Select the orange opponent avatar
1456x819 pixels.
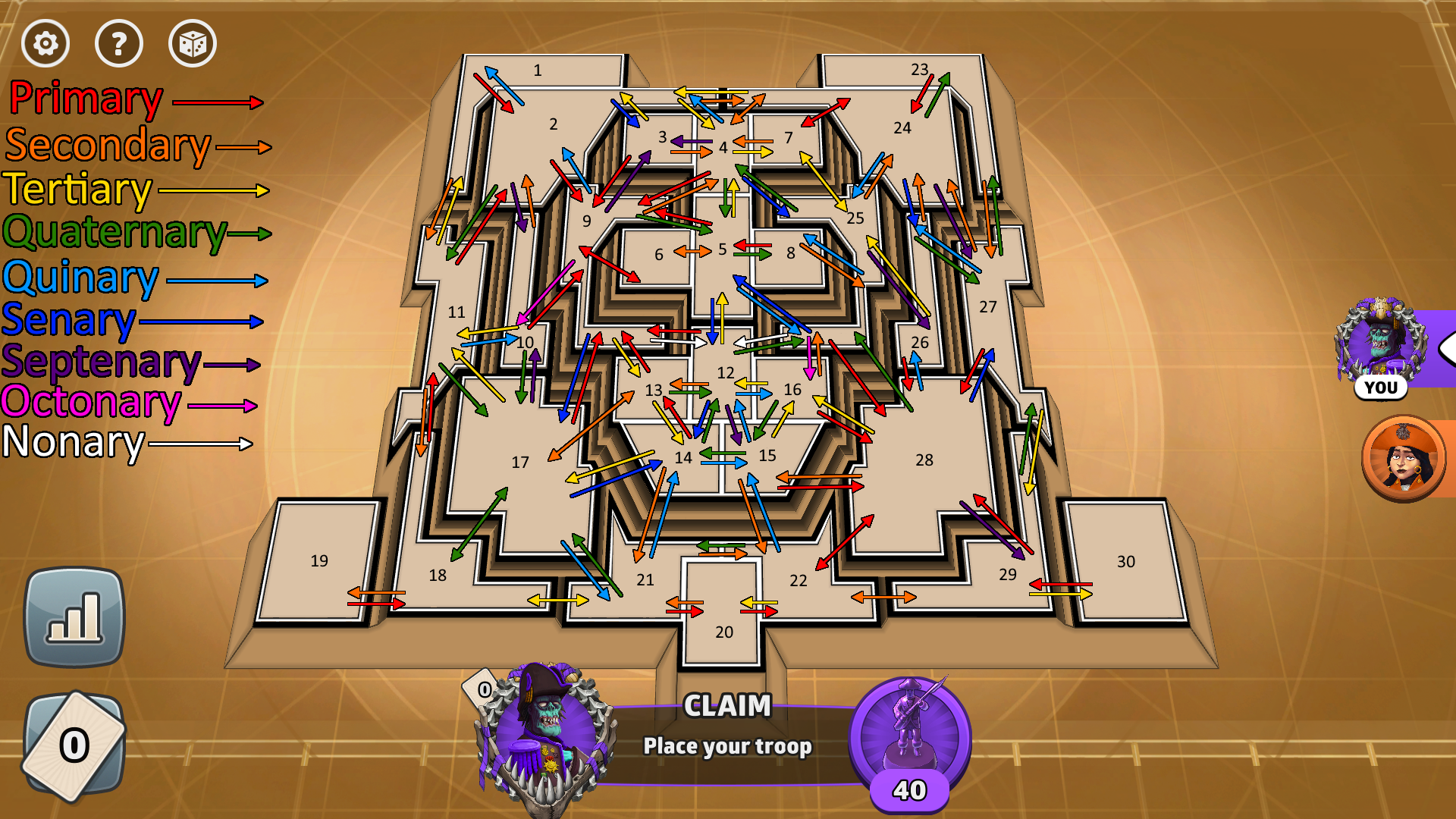pyautogui.click(x=1403, y=458)
